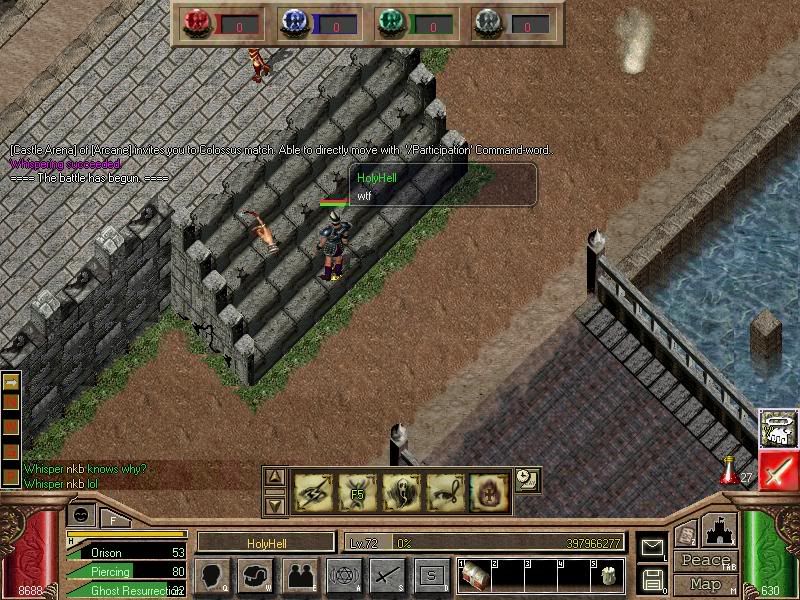Click the skill bar down arrow
Image resolution: width=800 pixels, height=600 pixels.
pyautogui.click(x=276, y=503)
